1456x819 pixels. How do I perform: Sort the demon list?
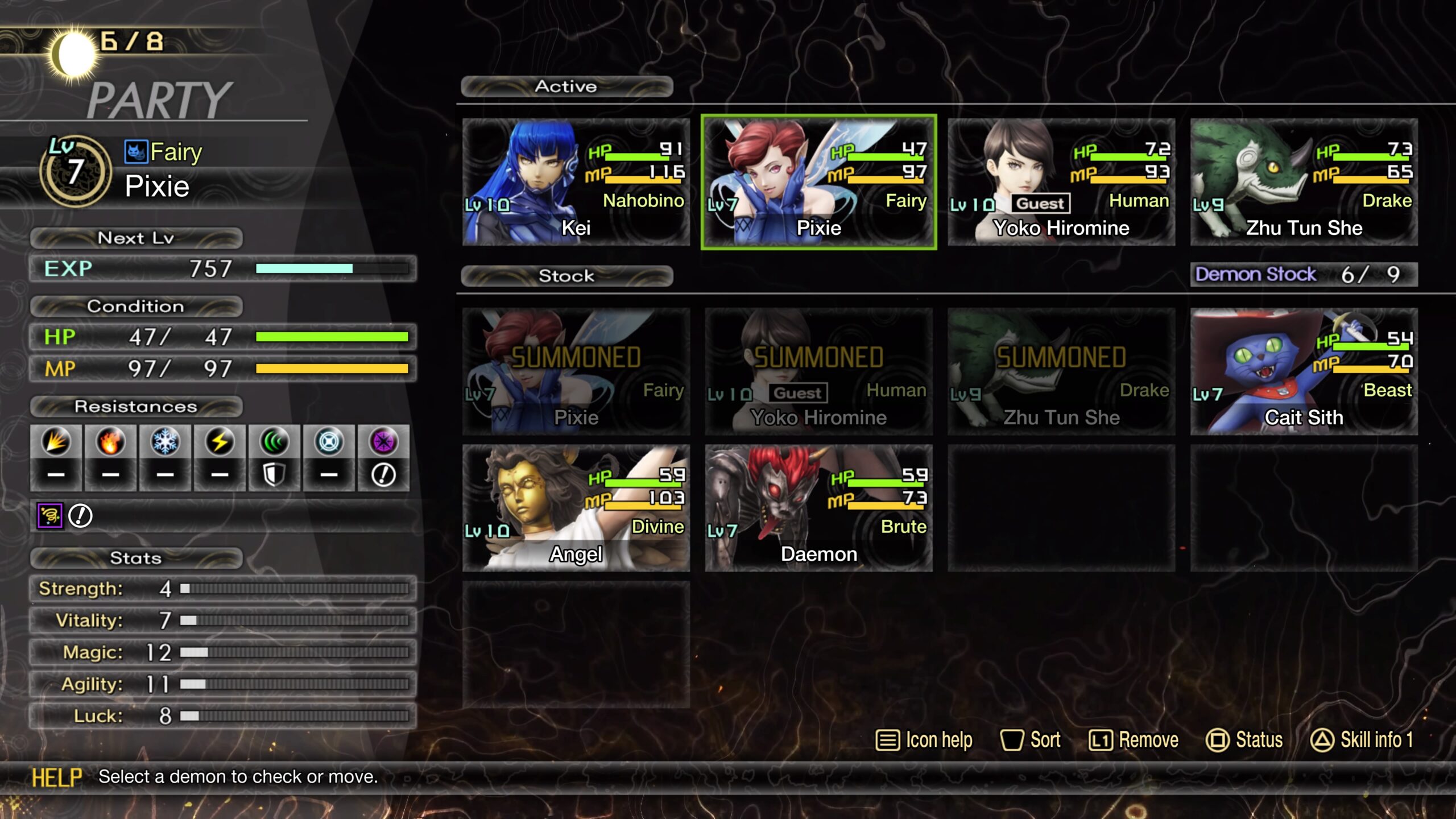click(1031, 740)
